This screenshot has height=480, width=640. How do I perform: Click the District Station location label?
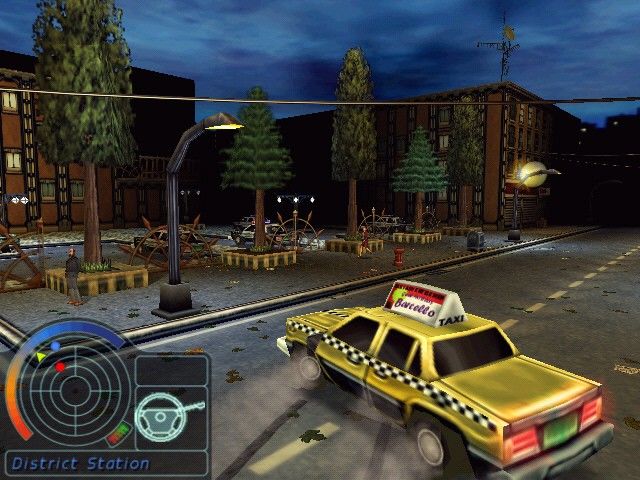[80, 464]
